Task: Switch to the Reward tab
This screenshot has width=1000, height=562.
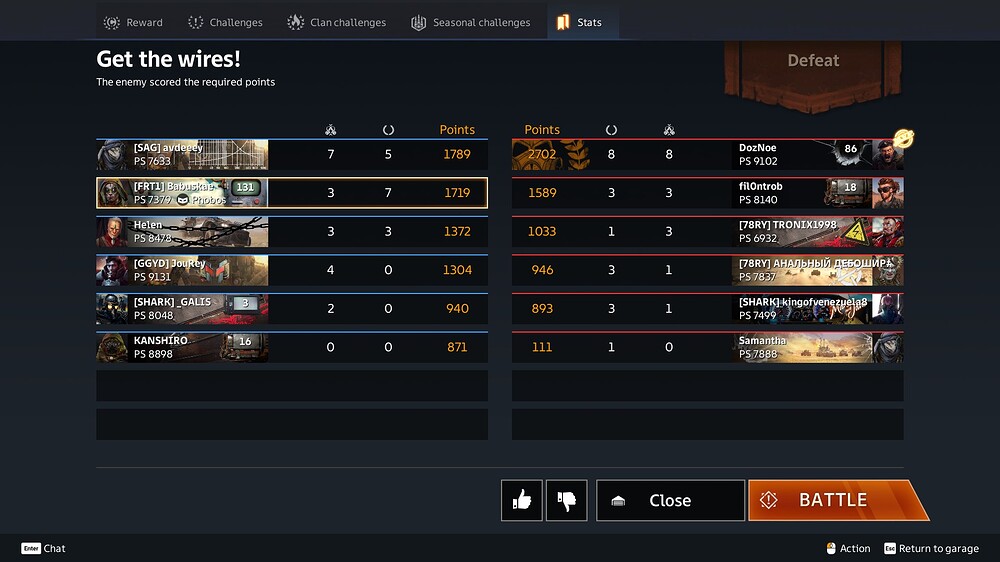Action: click(133, 22)
